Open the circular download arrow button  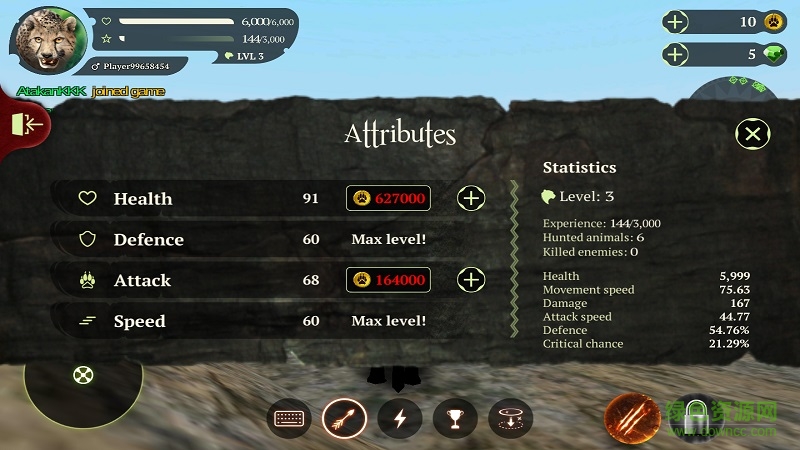510,418
